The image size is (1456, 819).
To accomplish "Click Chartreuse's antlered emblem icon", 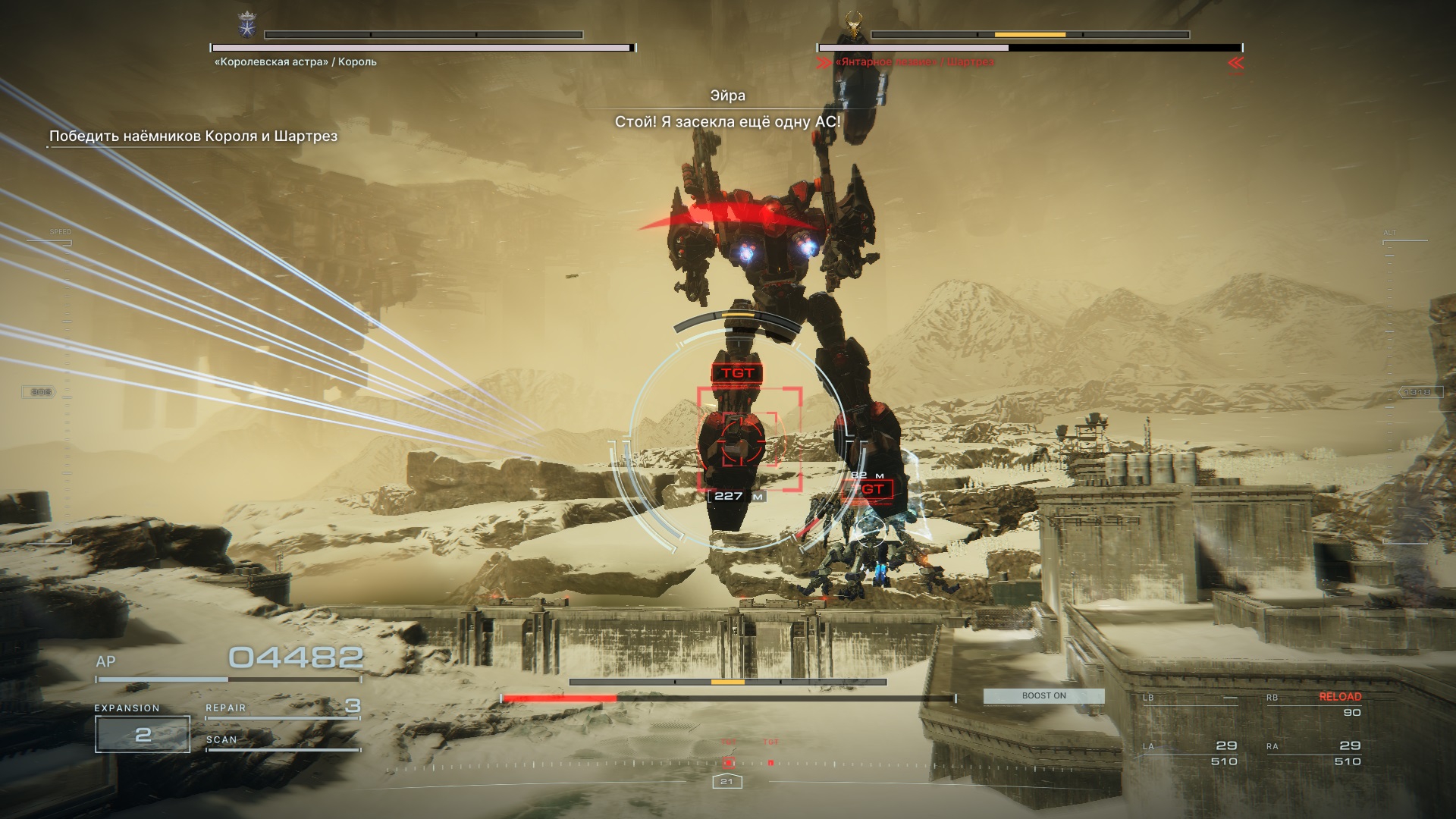I will point(855,24).
